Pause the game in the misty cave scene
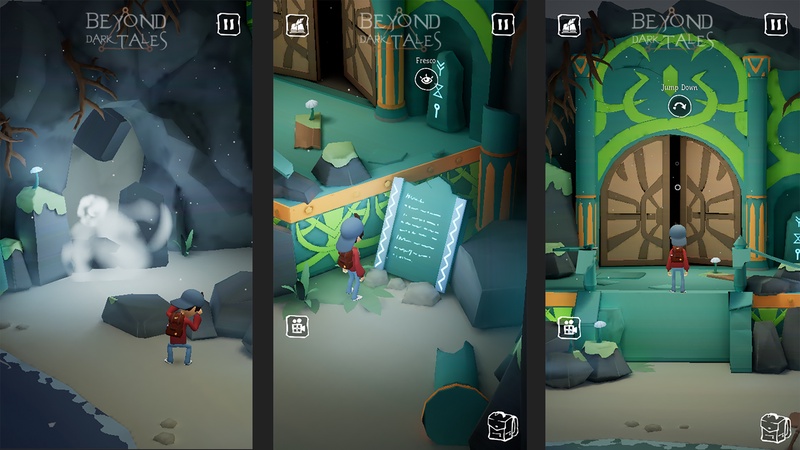Screen dimensions: 800x450 (x=229, y=24)
